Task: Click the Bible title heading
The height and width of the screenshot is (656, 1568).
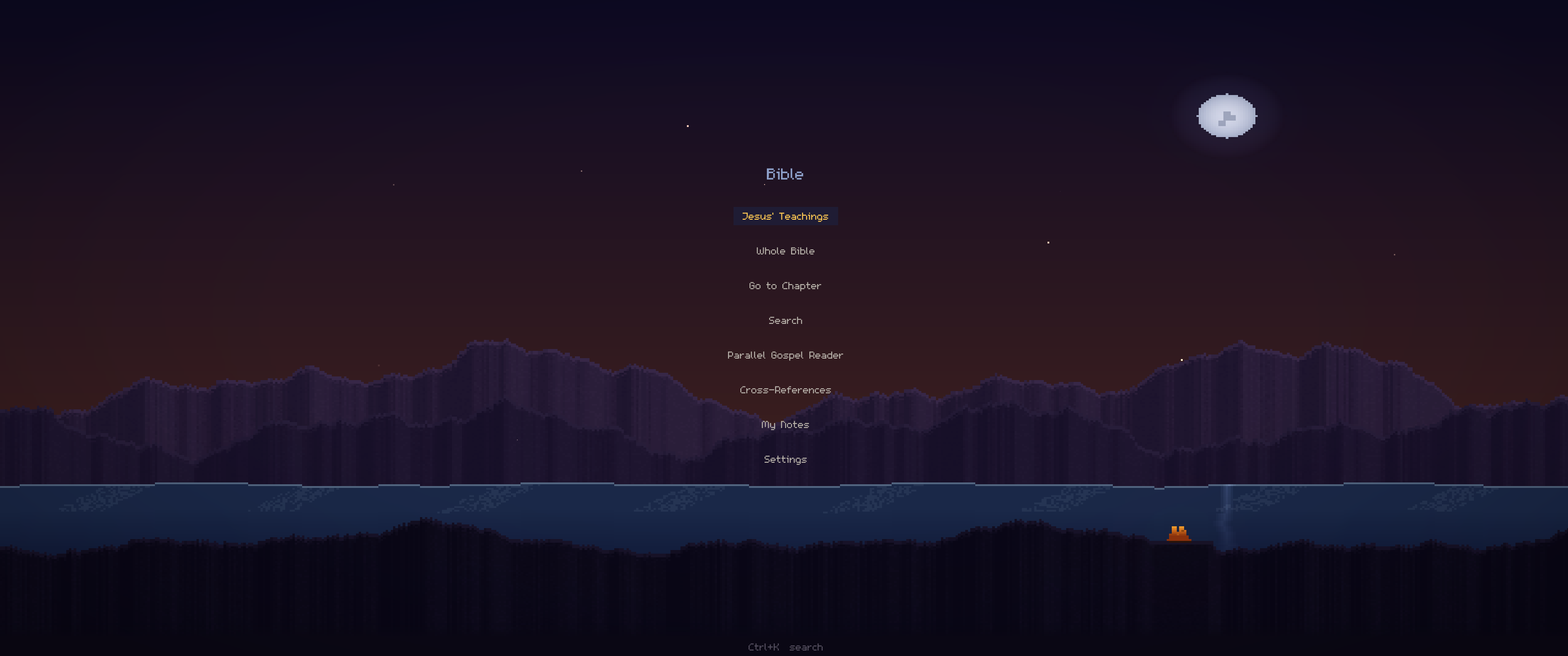Action: click(785, 174)
